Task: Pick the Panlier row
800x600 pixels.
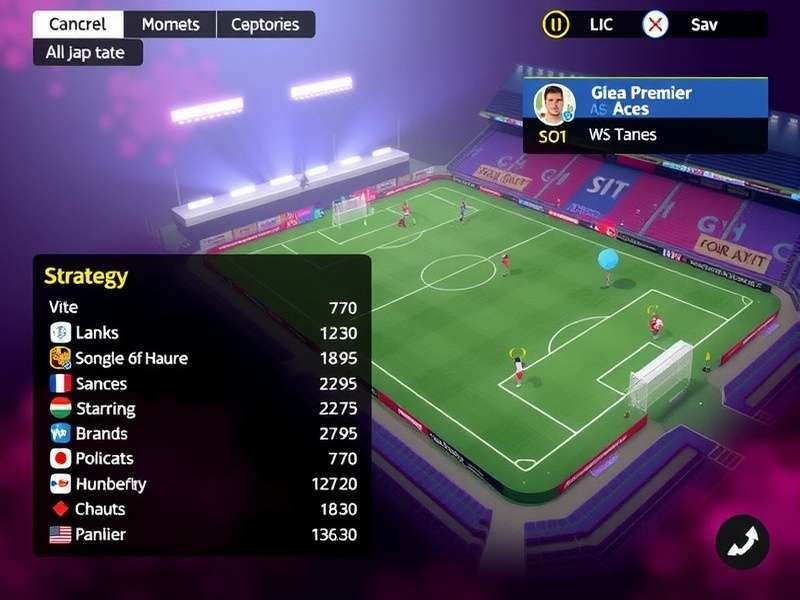Action: coord(202,534)
